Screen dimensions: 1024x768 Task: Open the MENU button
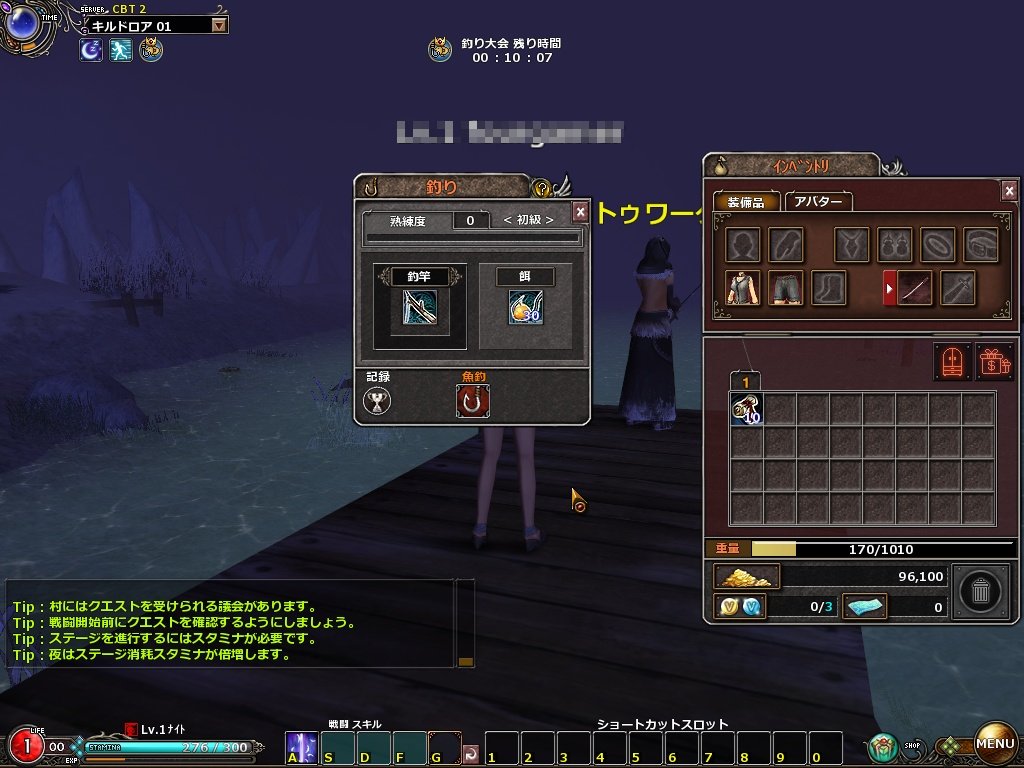pos(995,743)
